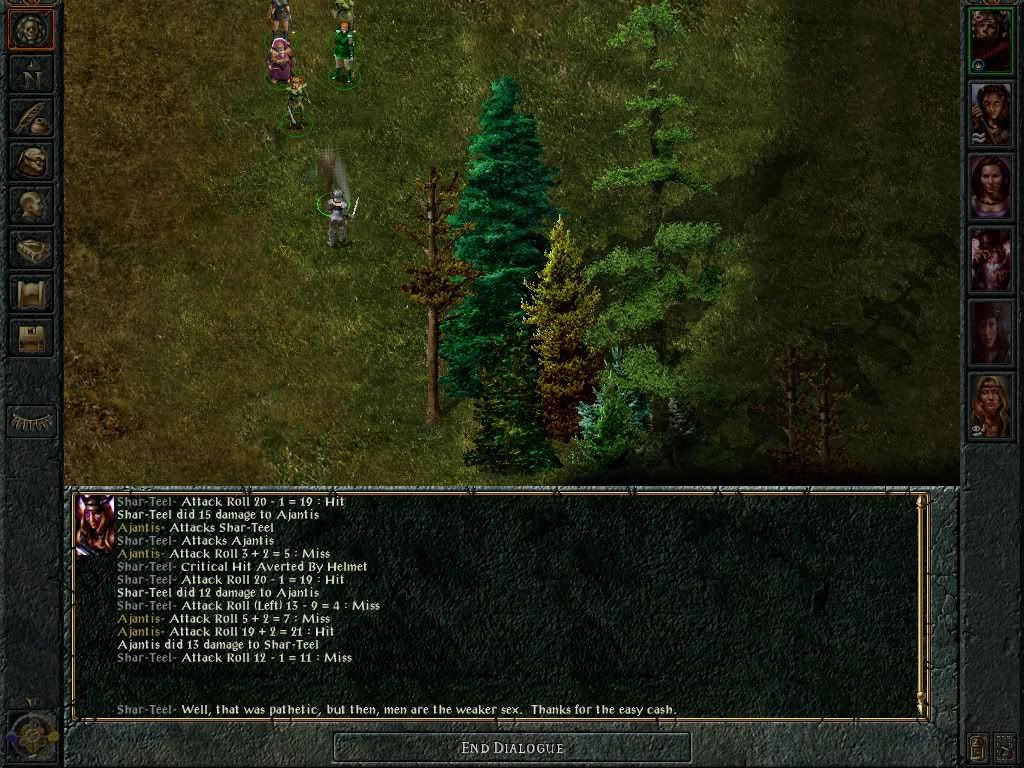Choose the dark-haired woman in purple portrait
The width and height of the screenshot is (1024, 768).
pyautogui.click(x=991, y=187)
